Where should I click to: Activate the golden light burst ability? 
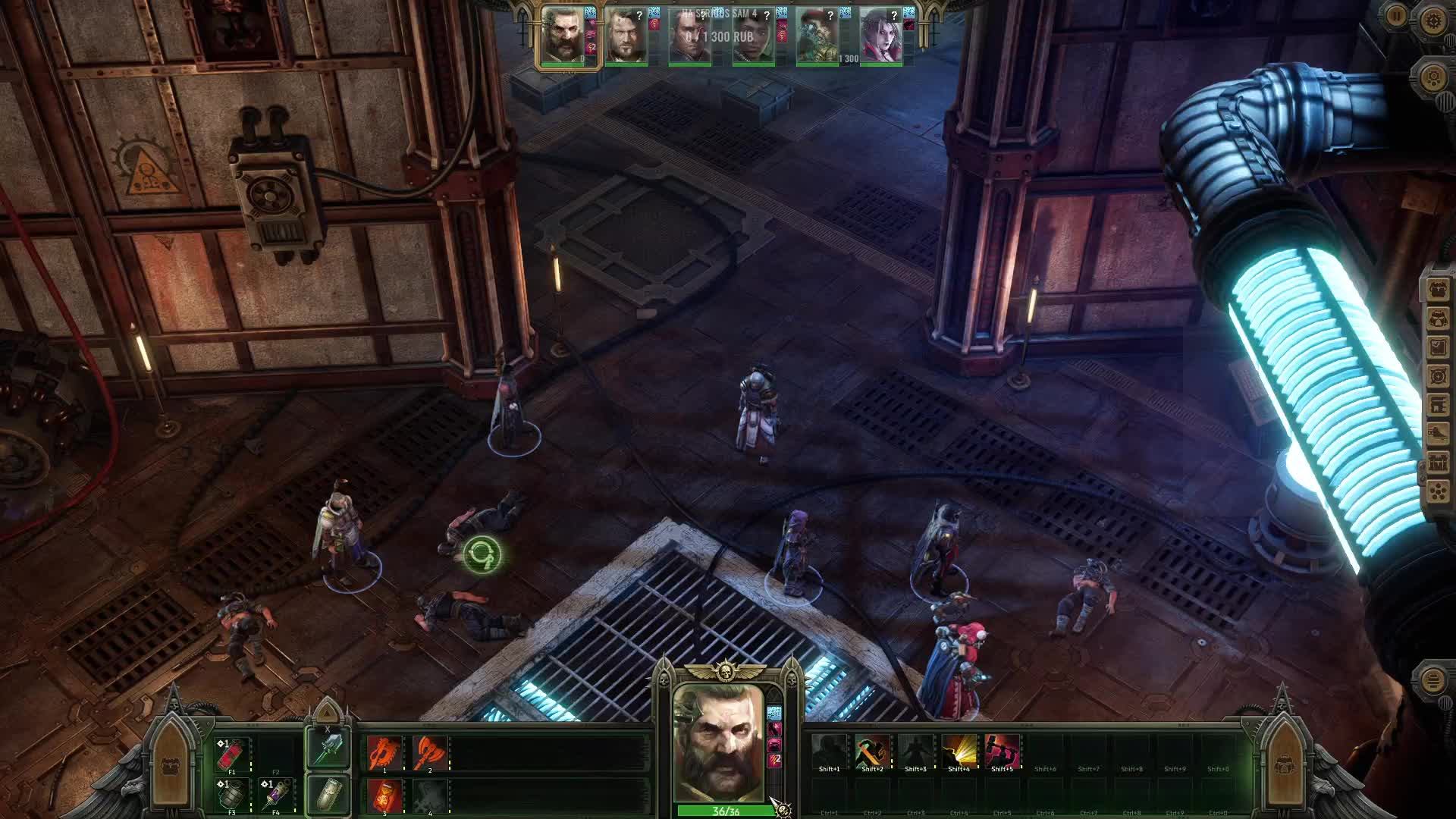coord(959,751)
